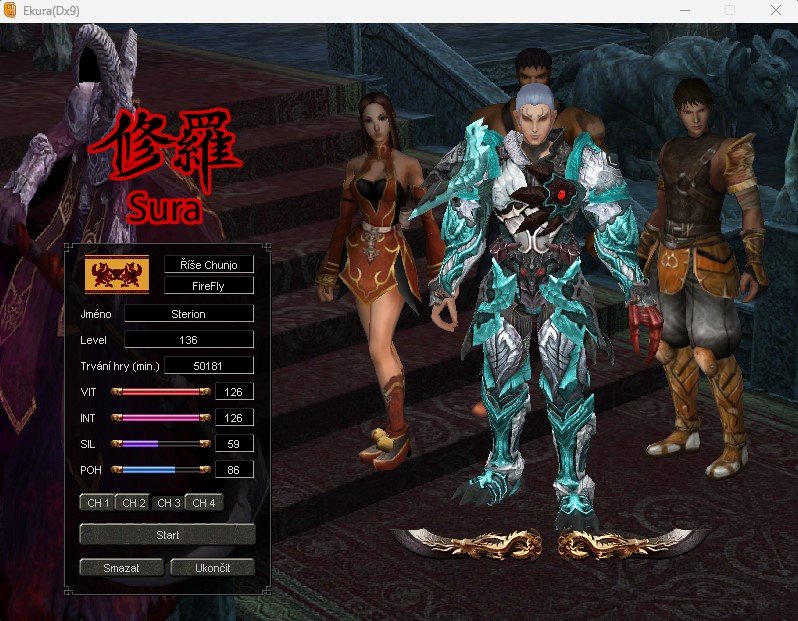The image size is (798, 621).
Task: Switch to channel CH 2
Action: tap(133, 503)
